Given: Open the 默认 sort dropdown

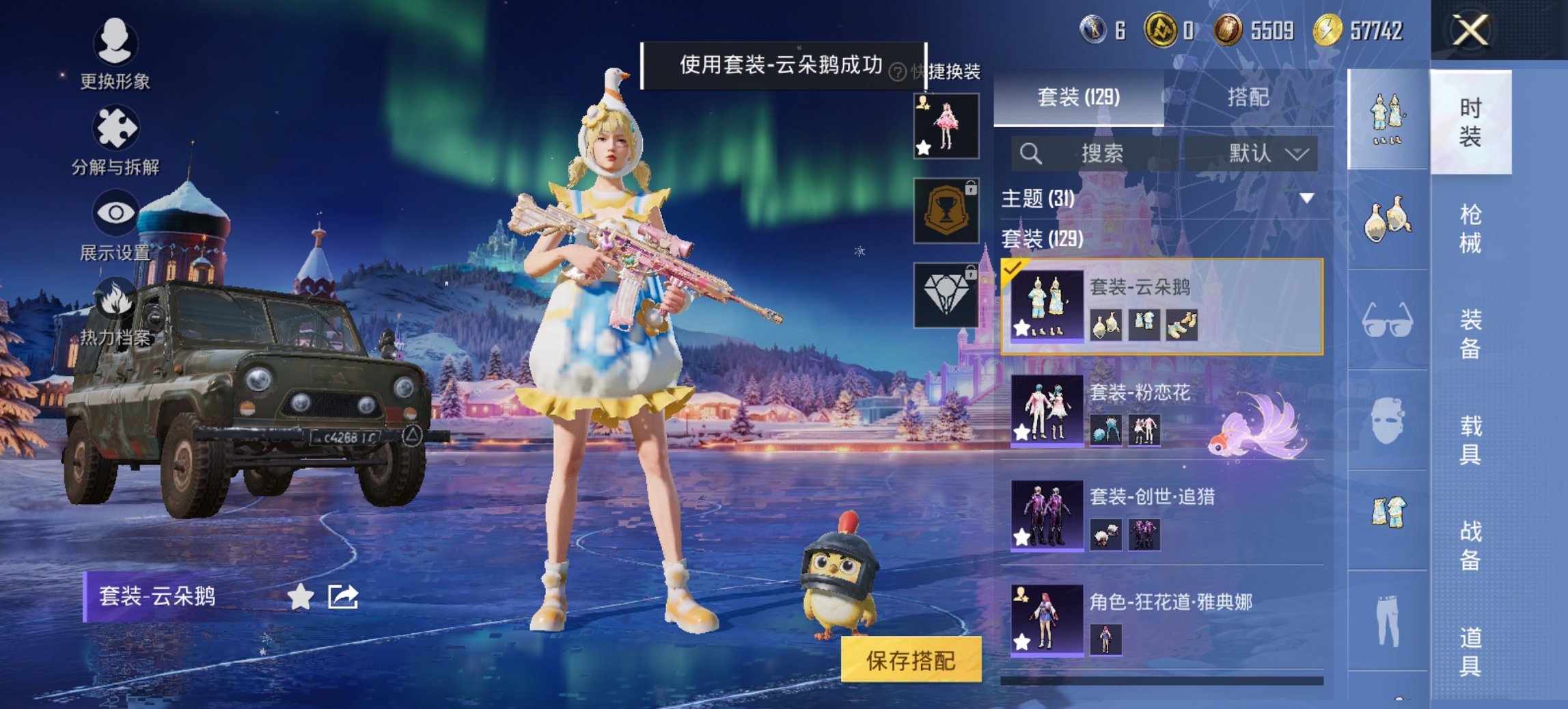Looking at the screenshot, I should click(1264, 154).
